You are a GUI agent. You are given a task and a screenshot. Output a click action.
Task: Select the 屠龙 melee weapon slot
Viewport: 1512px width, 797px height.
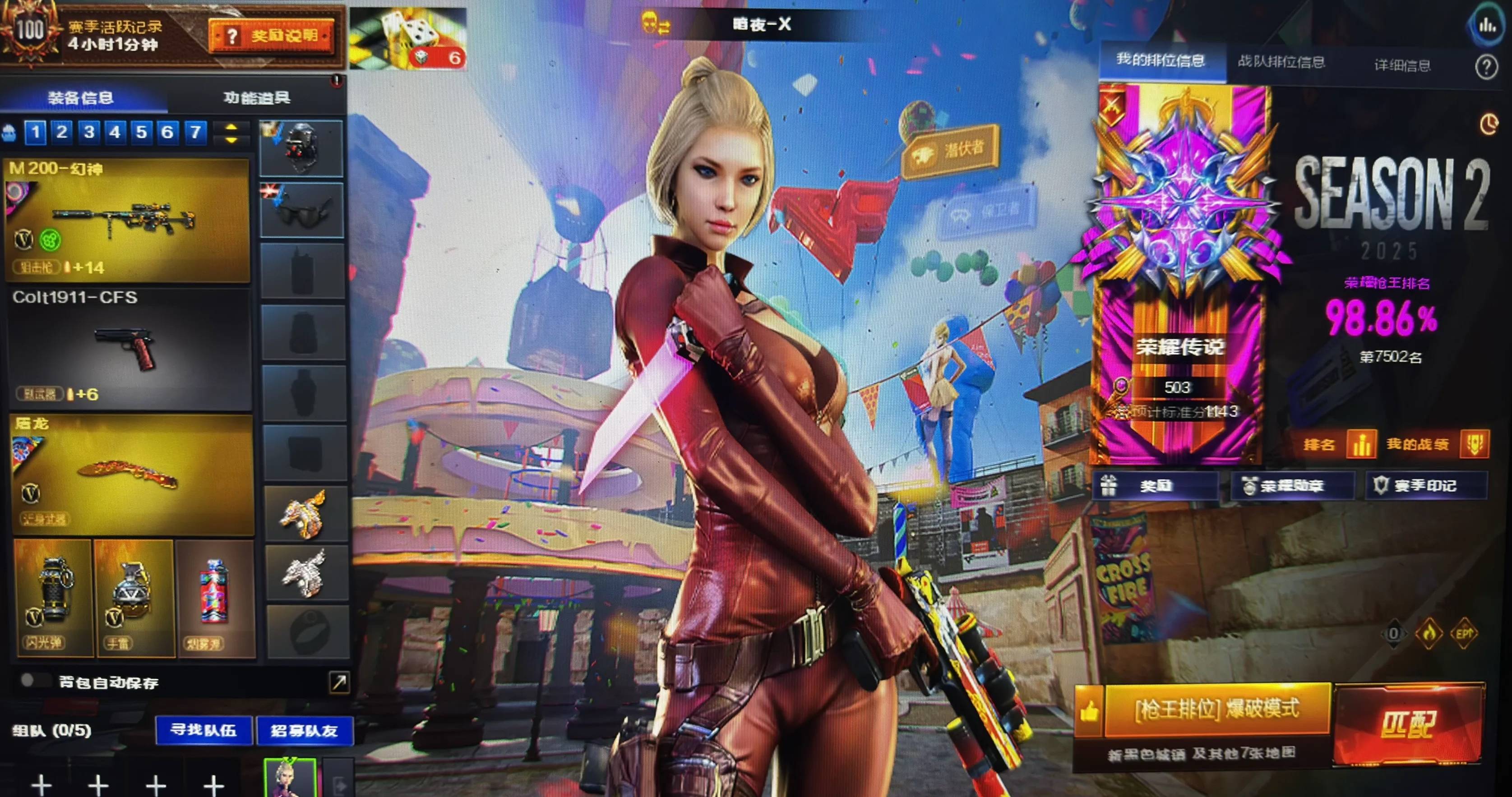pos(132,475)
